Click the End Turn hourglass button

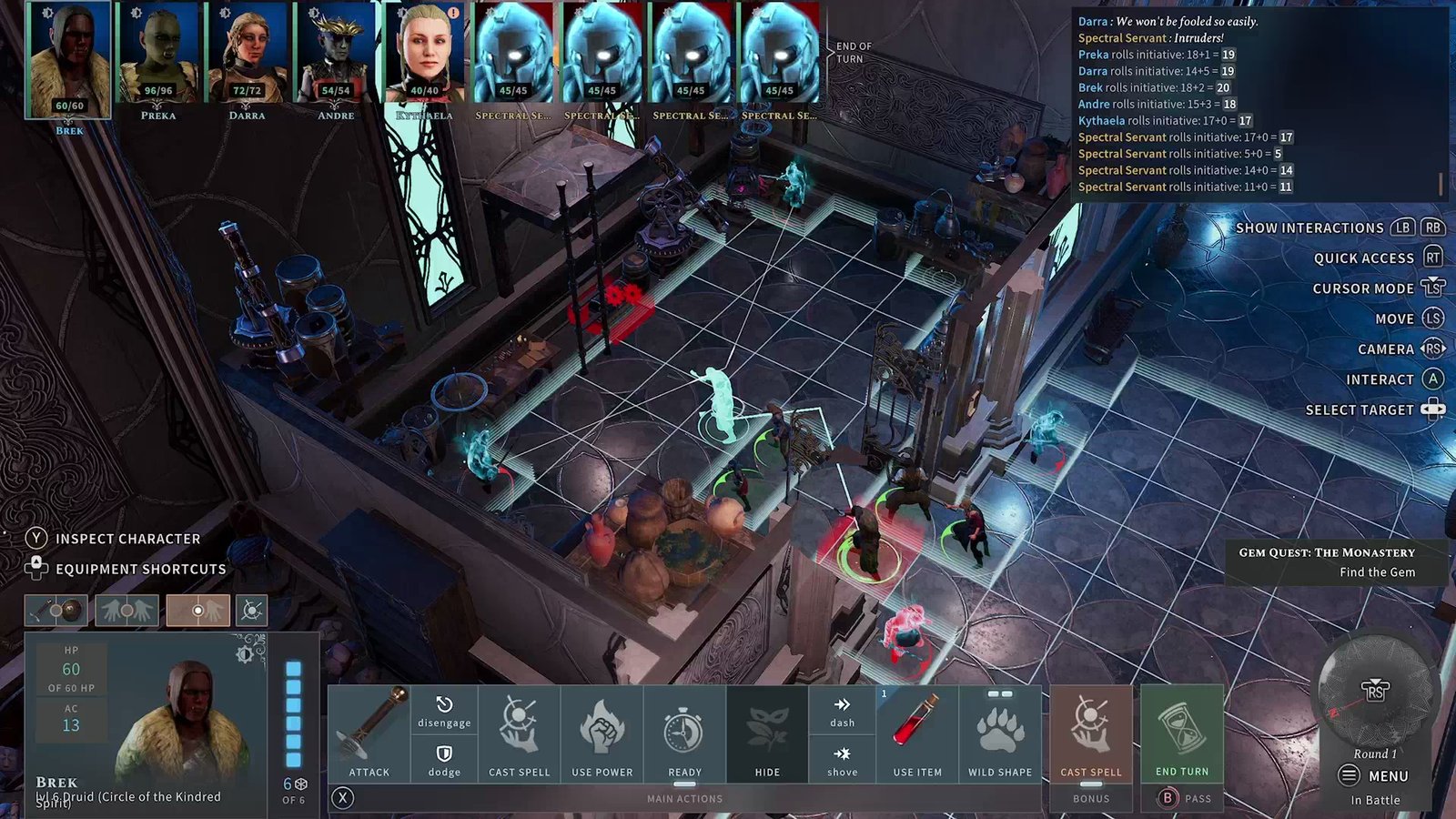pos(1181,733)
